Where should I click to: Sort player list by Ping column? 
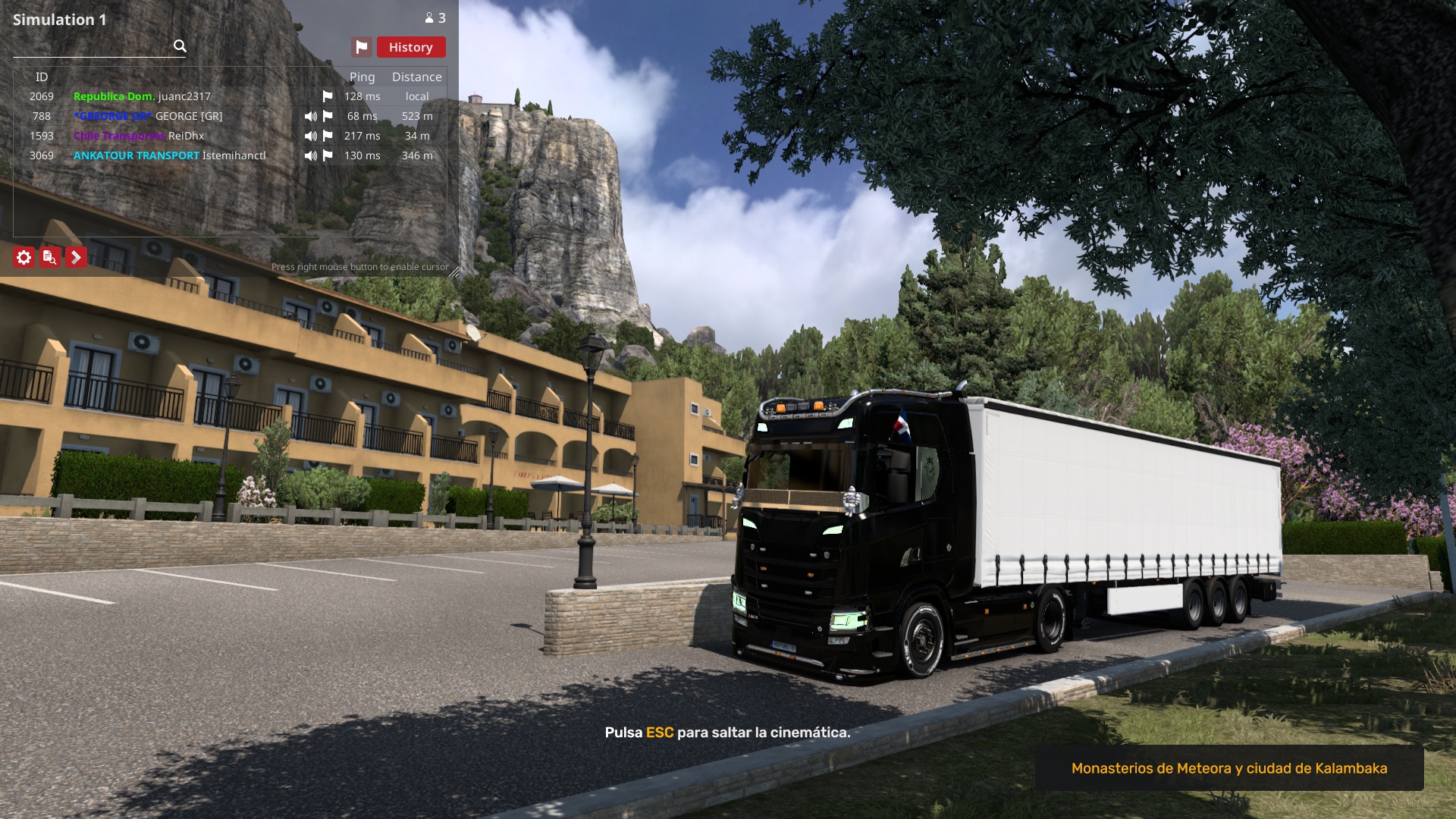click(362, 77)
